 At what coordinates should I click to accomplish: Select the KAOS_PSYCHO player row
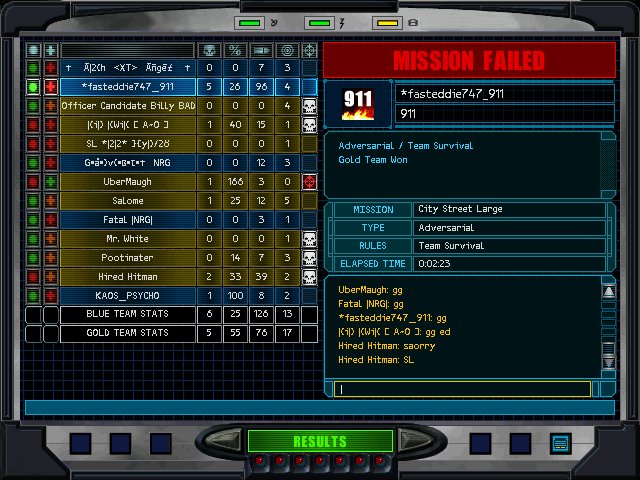127,296
